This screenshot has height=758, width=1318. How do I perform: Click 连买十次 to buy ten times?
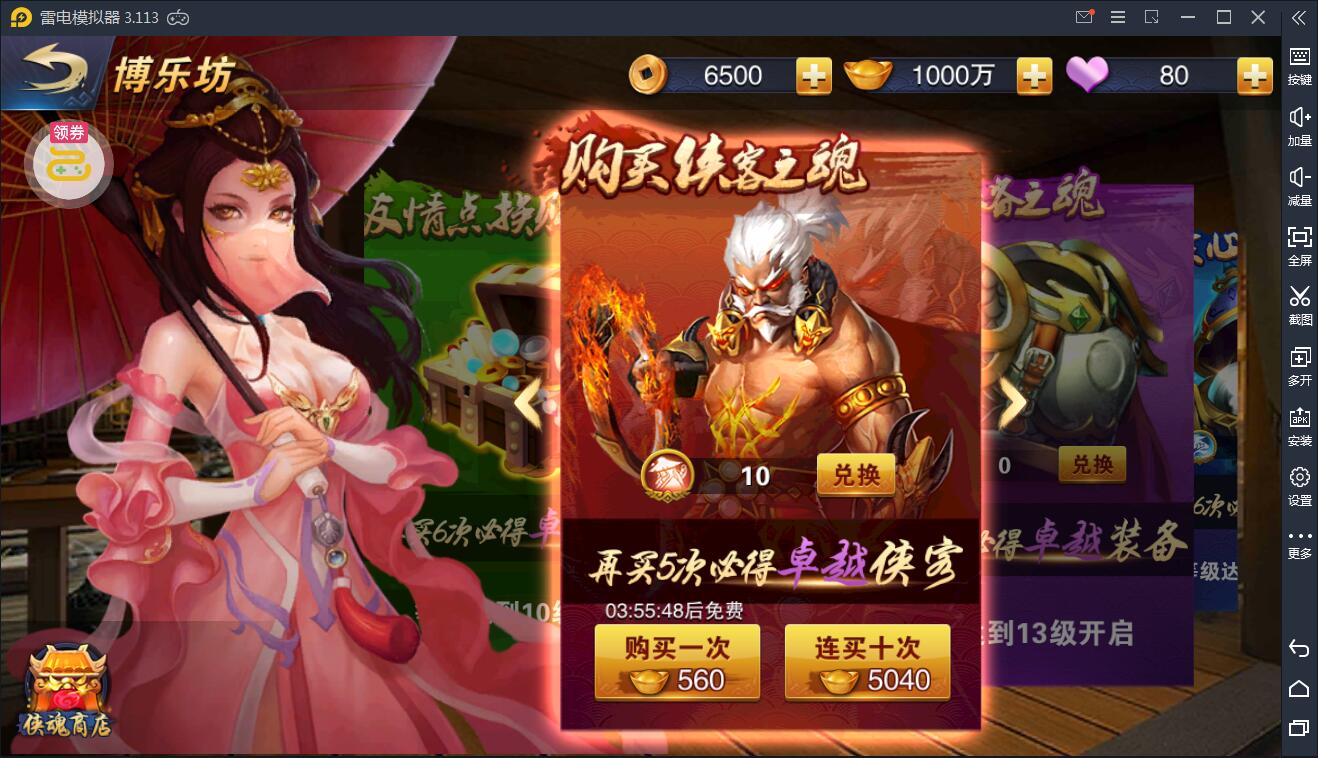866,661
